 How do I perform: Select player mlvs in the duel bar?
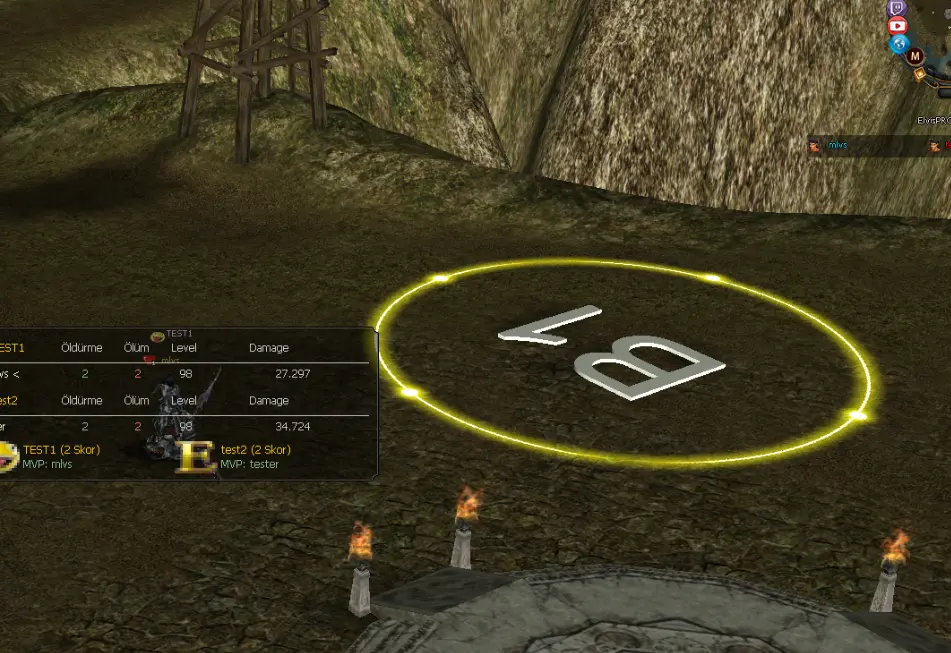[838, 146]
